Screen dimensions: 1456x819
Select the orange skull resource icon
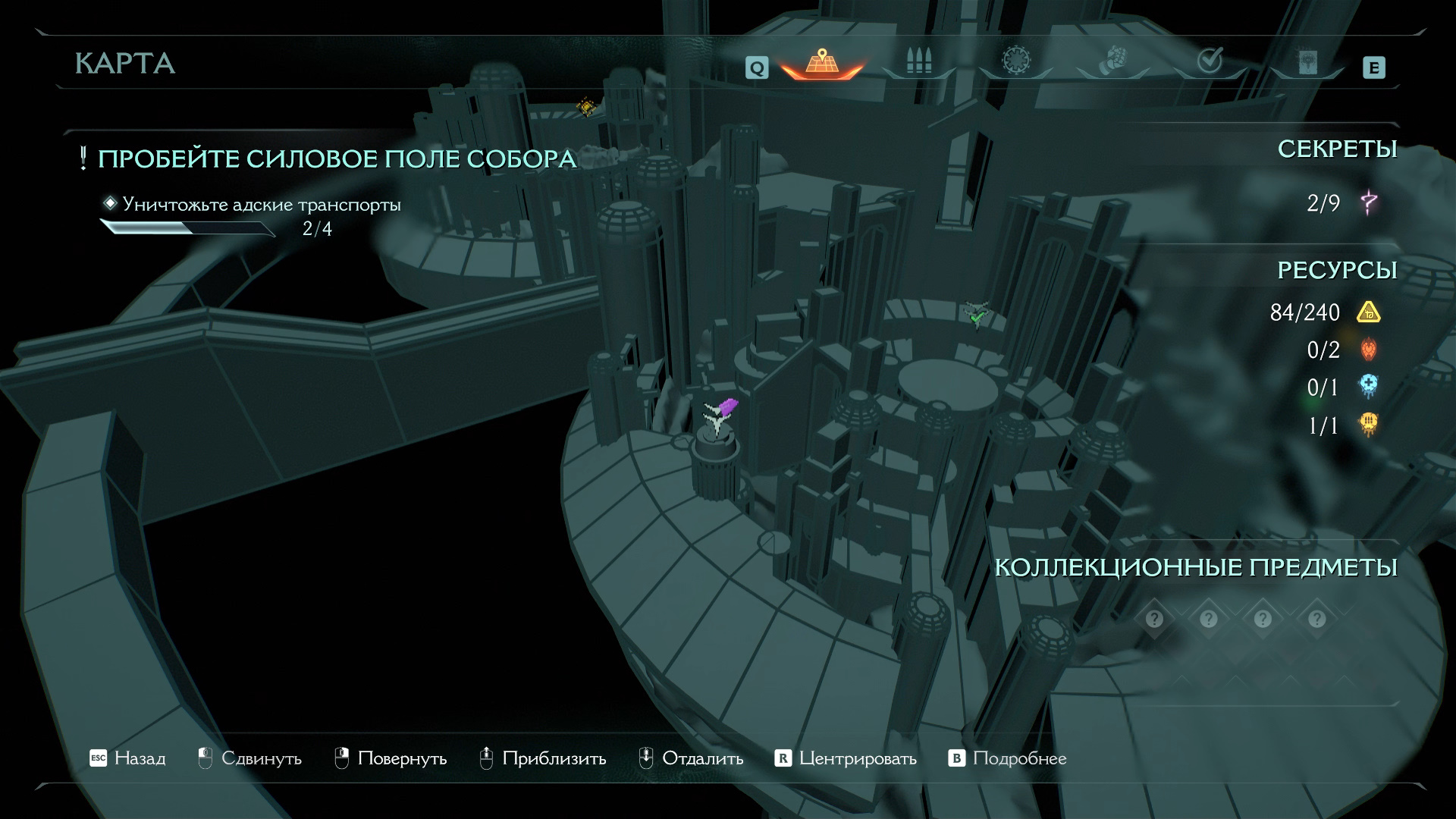pos(1369,425)
